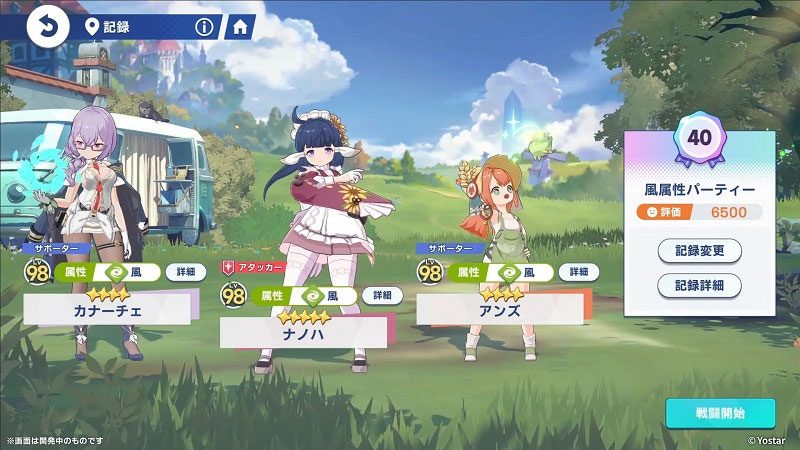The height and width of the screenshot is (450, 800).
Task: Open 詳細 for アンズ
Action: pos(578,272)
